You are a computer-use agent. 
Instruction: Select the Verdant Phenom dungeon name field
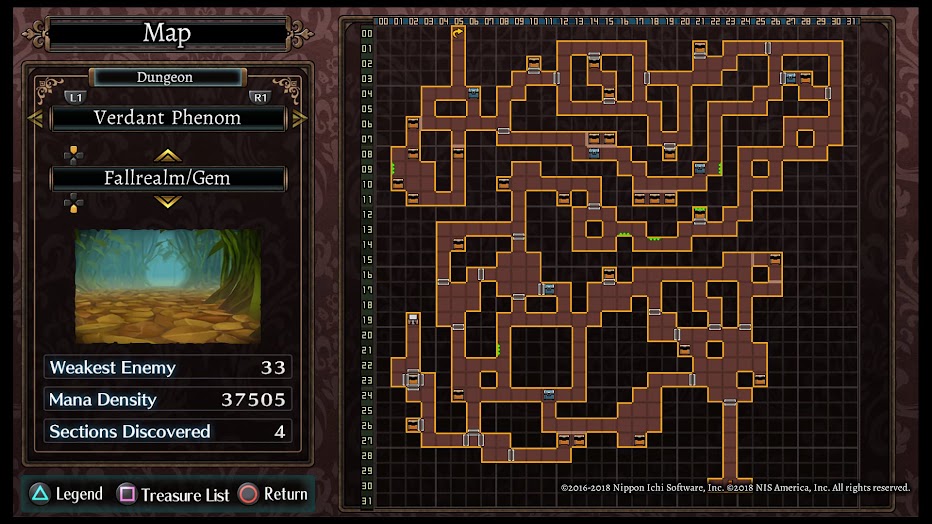coord(168,118)
